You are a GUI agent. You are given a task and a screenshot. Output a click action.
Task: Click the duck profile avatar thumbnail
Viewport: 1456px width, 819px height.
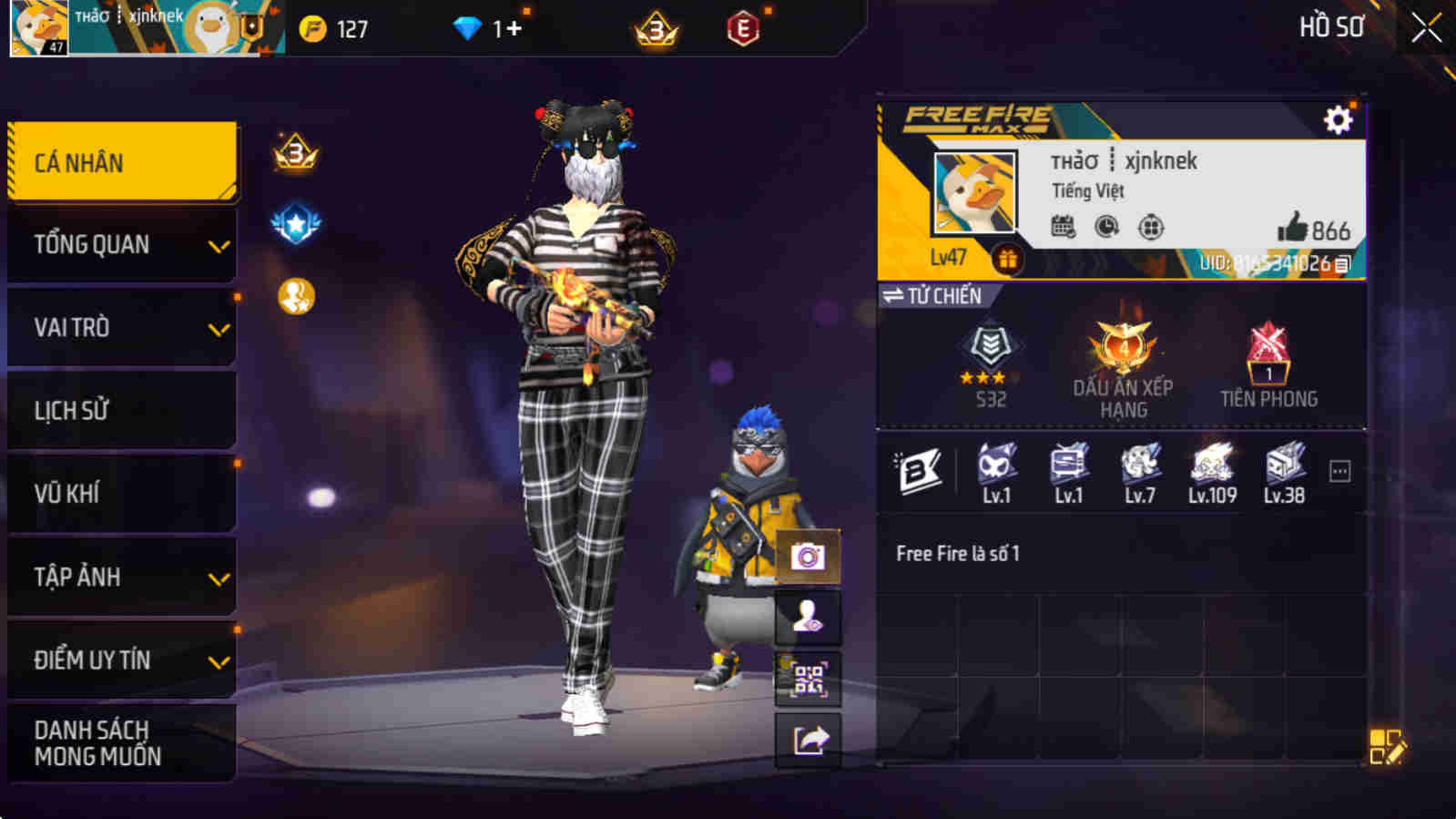tap(972, 194)
